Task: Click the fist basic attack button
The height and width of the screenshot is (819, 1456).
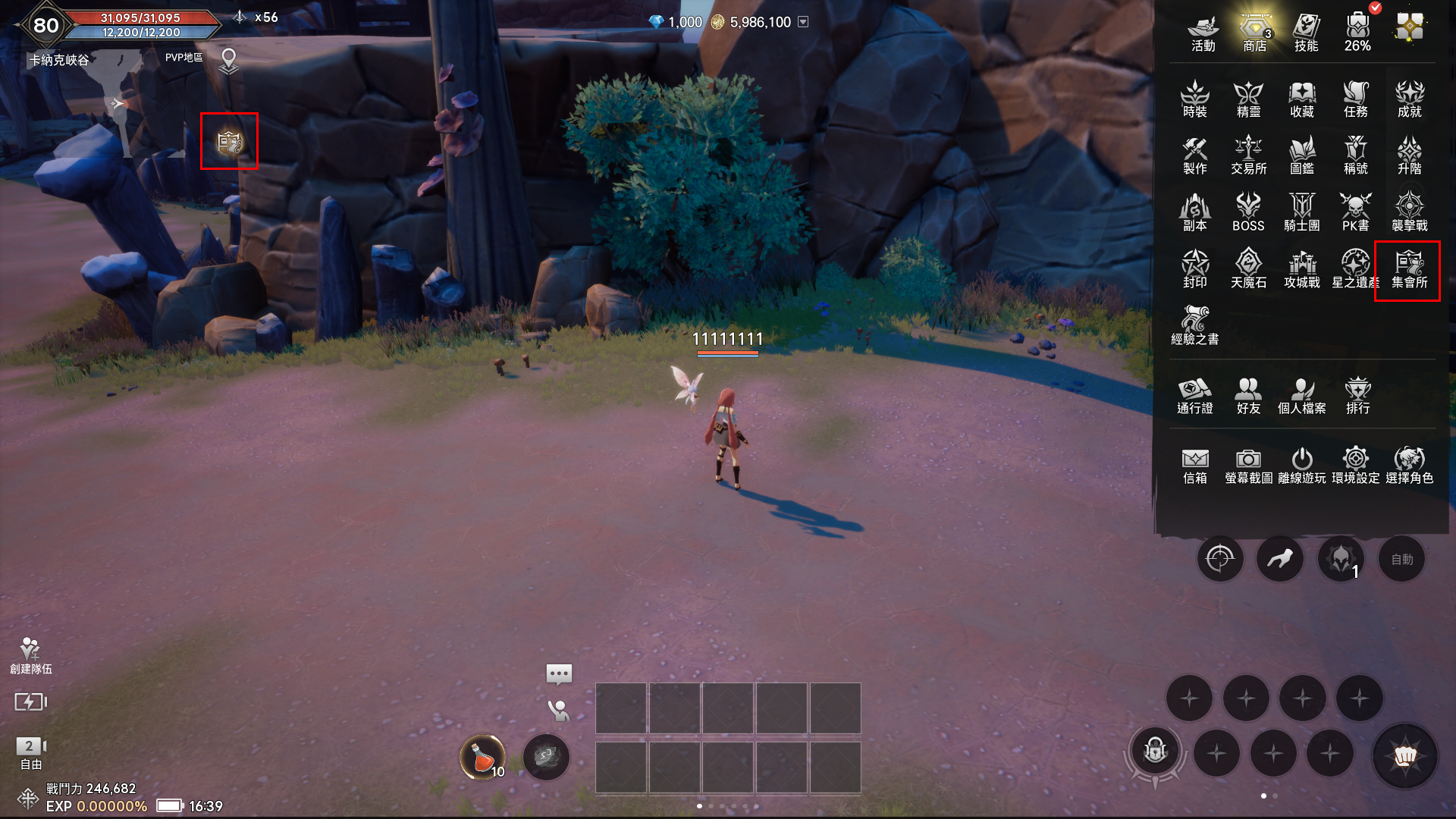Action: click(1404, 756)
